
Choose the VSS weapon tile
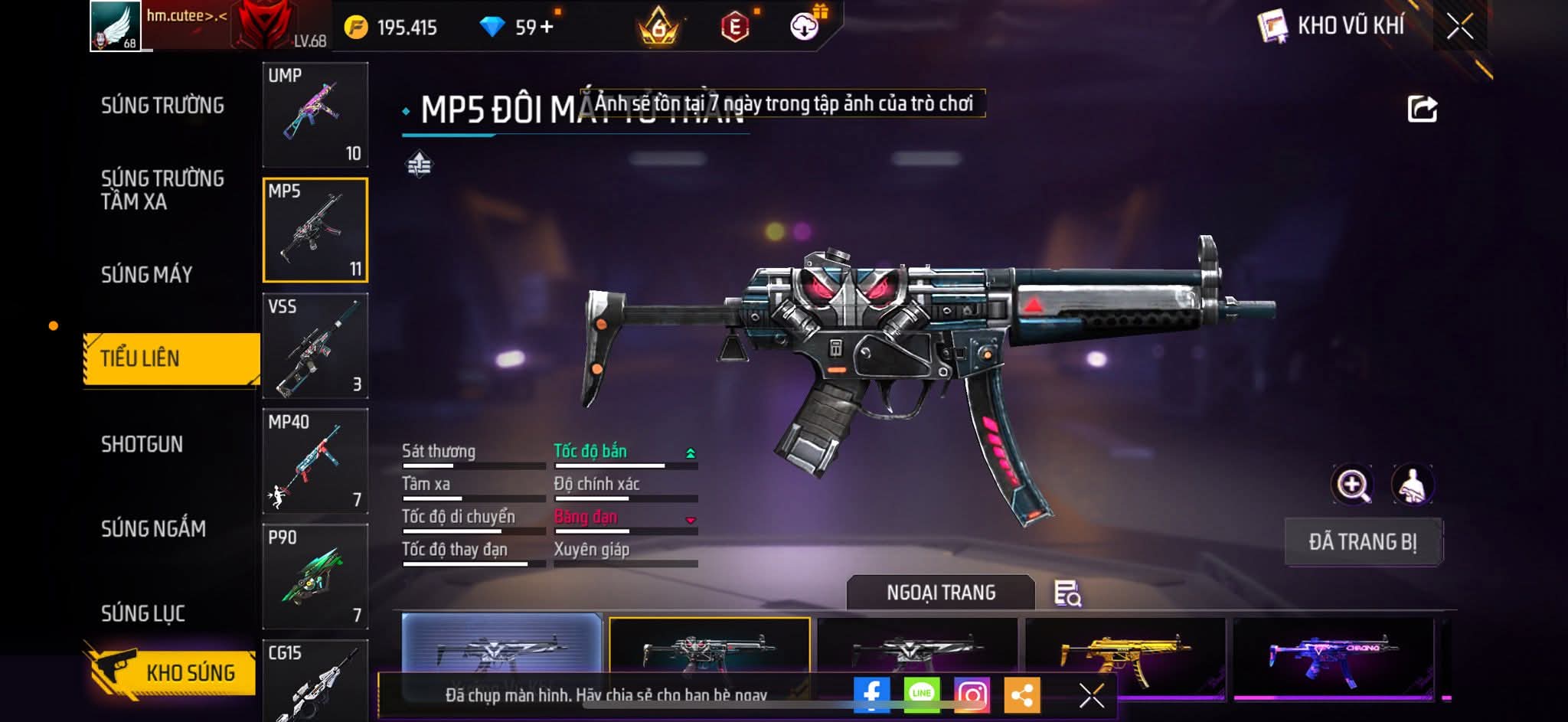(x=315, y=346)
